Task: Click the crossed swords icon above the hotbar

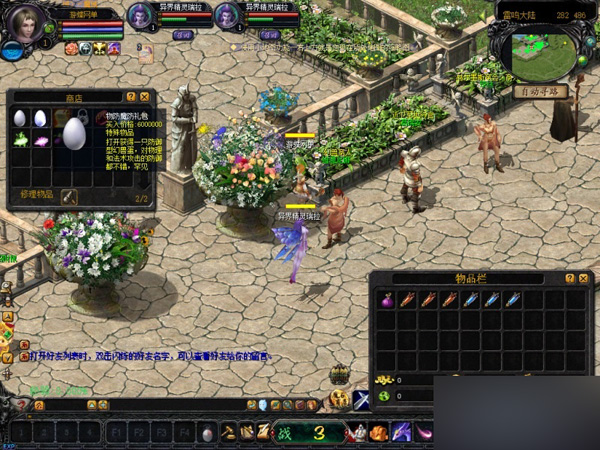Action: tap(362, 399)
